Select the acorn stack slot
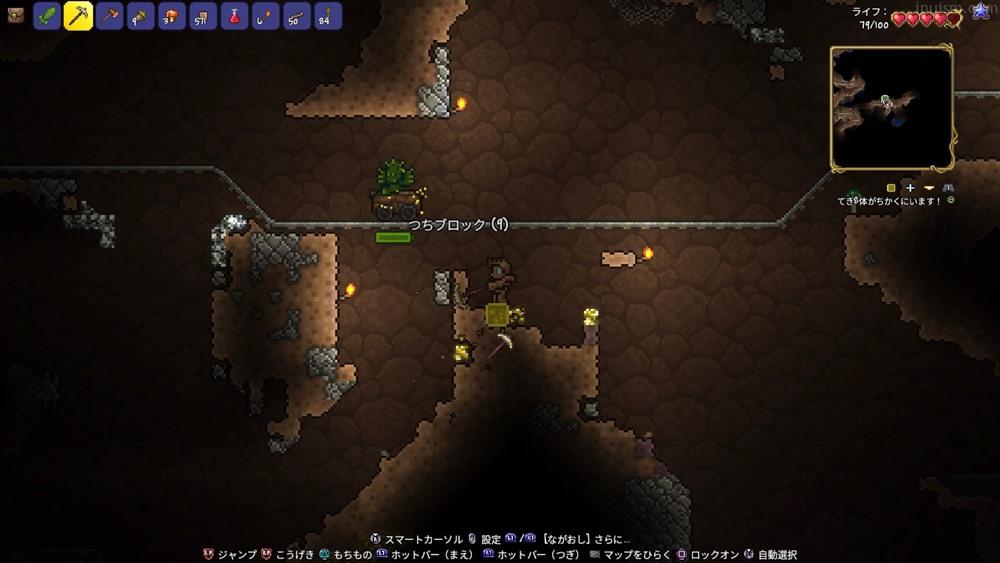Viewport: 1000px width, 563px height. (141, 16)
